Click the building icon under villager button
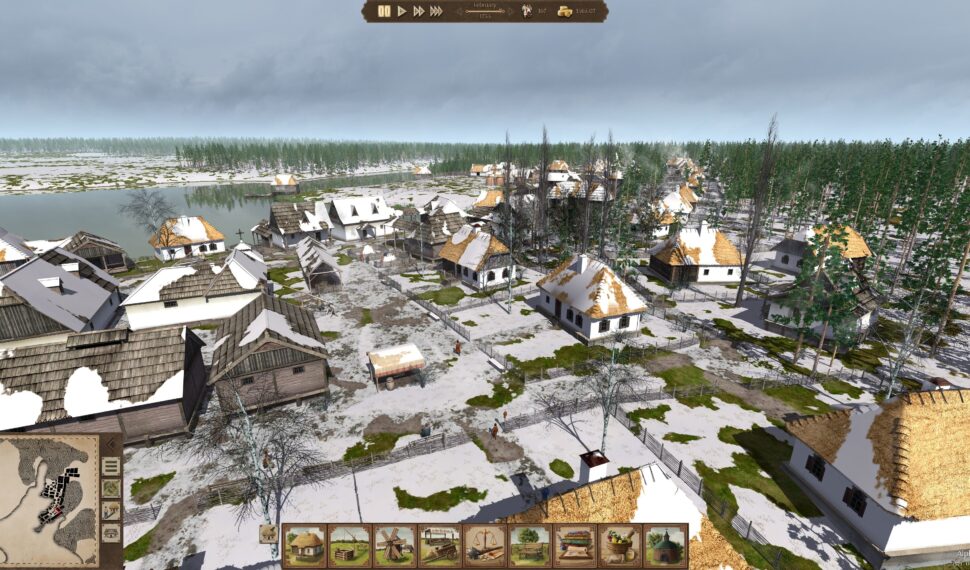The image size is (970, 570). click(x=111, y=533)
